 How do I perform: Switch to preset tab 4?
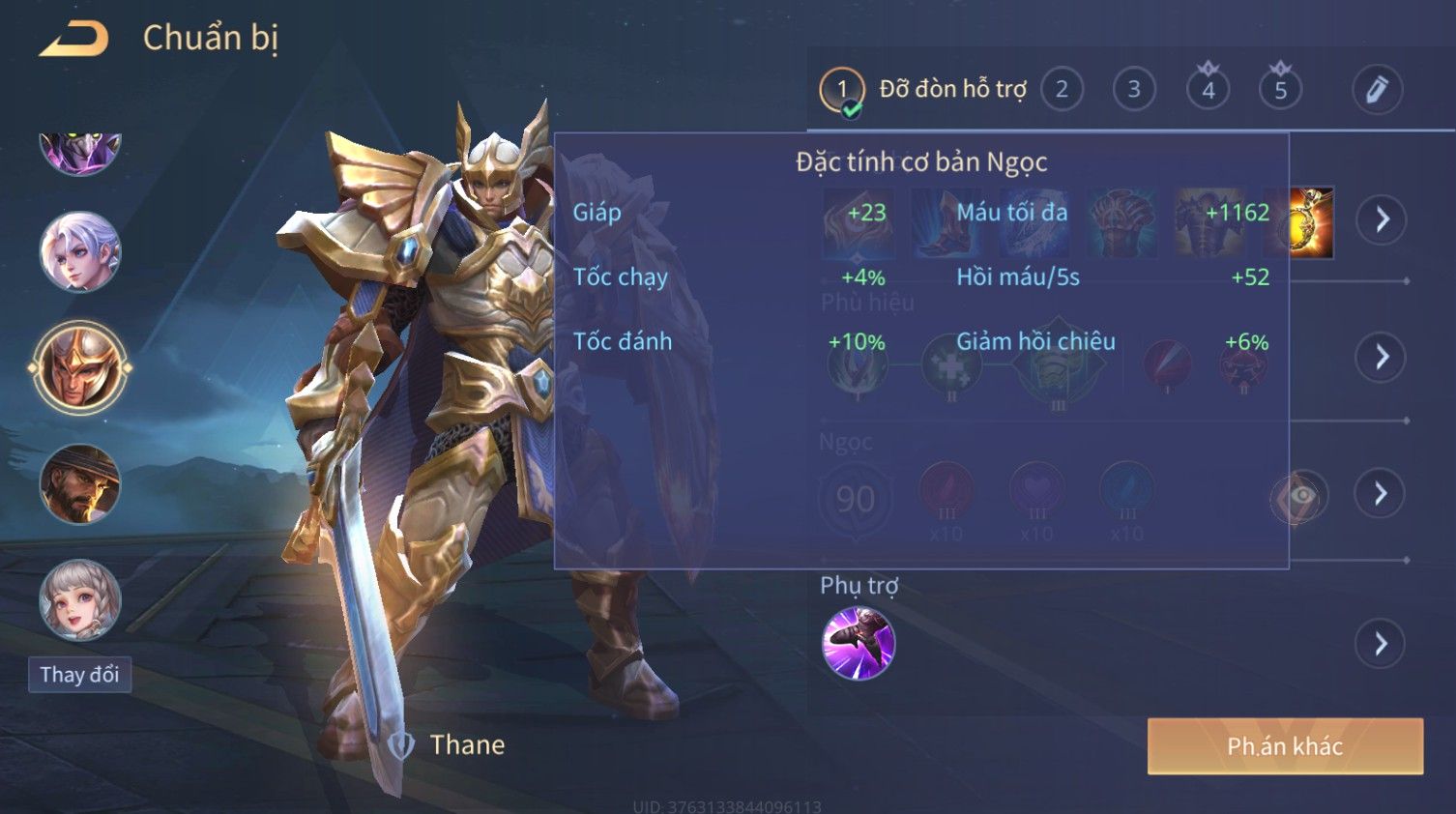tap(1208, 90)
